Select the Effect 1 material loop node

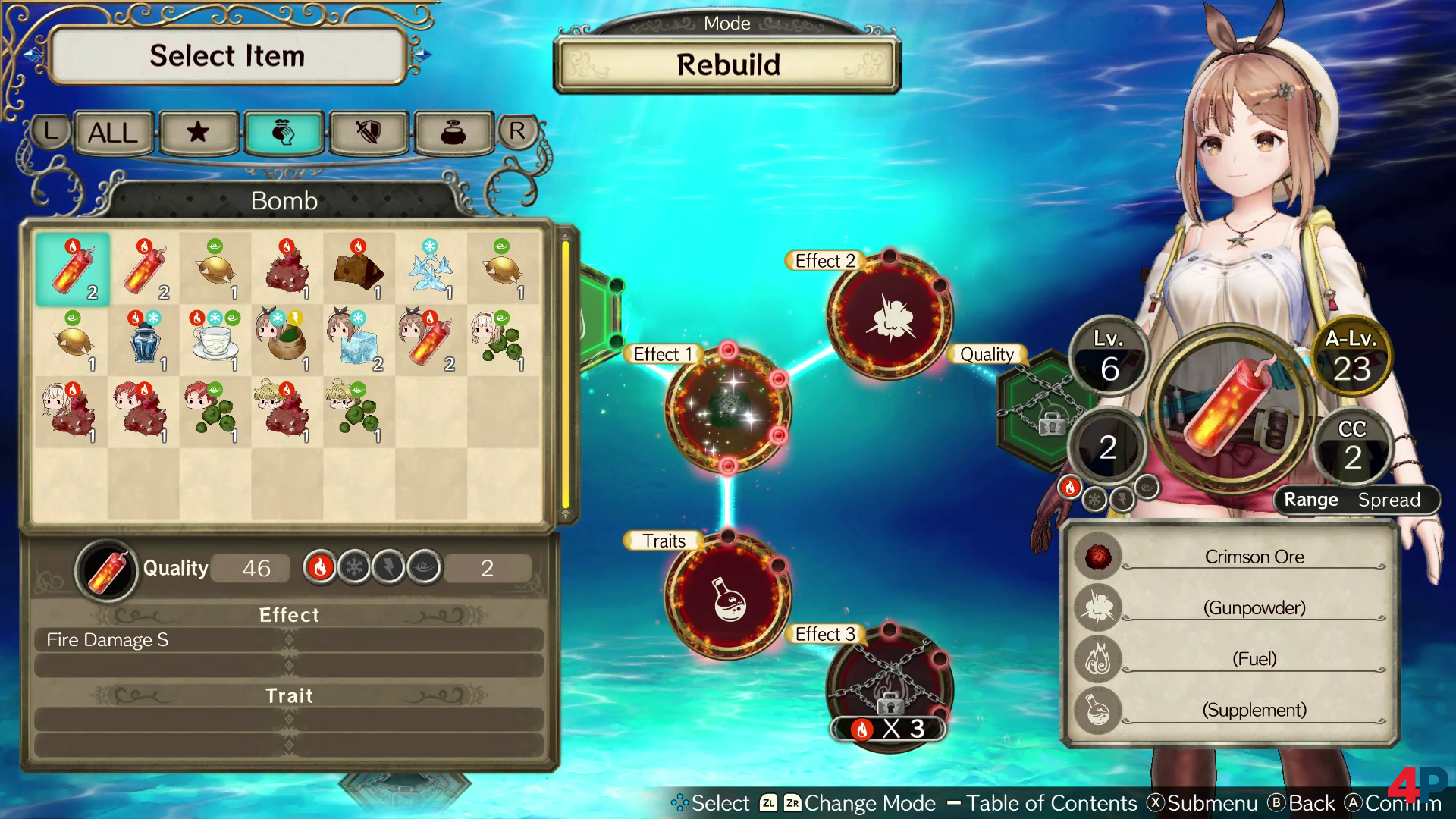[x=728, y=409]
